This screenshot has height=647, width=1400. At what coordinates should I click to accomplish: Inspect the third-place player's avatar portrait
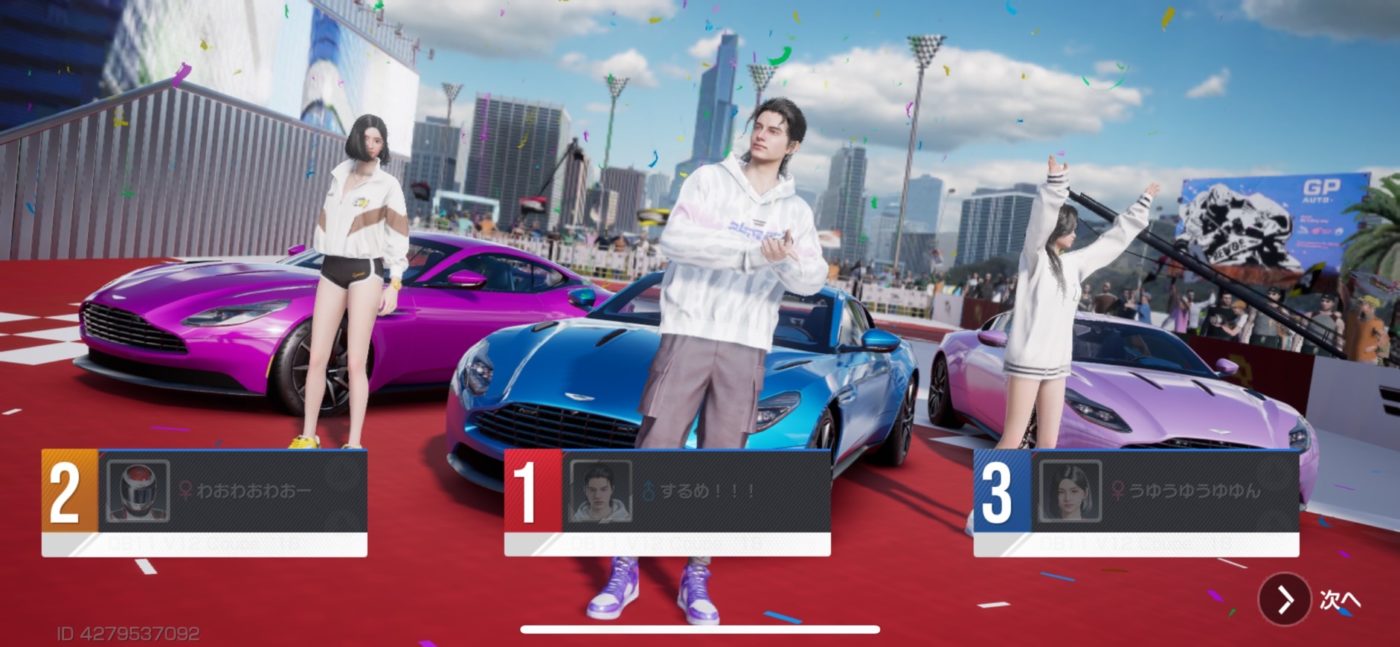[x=1069, y=491]
